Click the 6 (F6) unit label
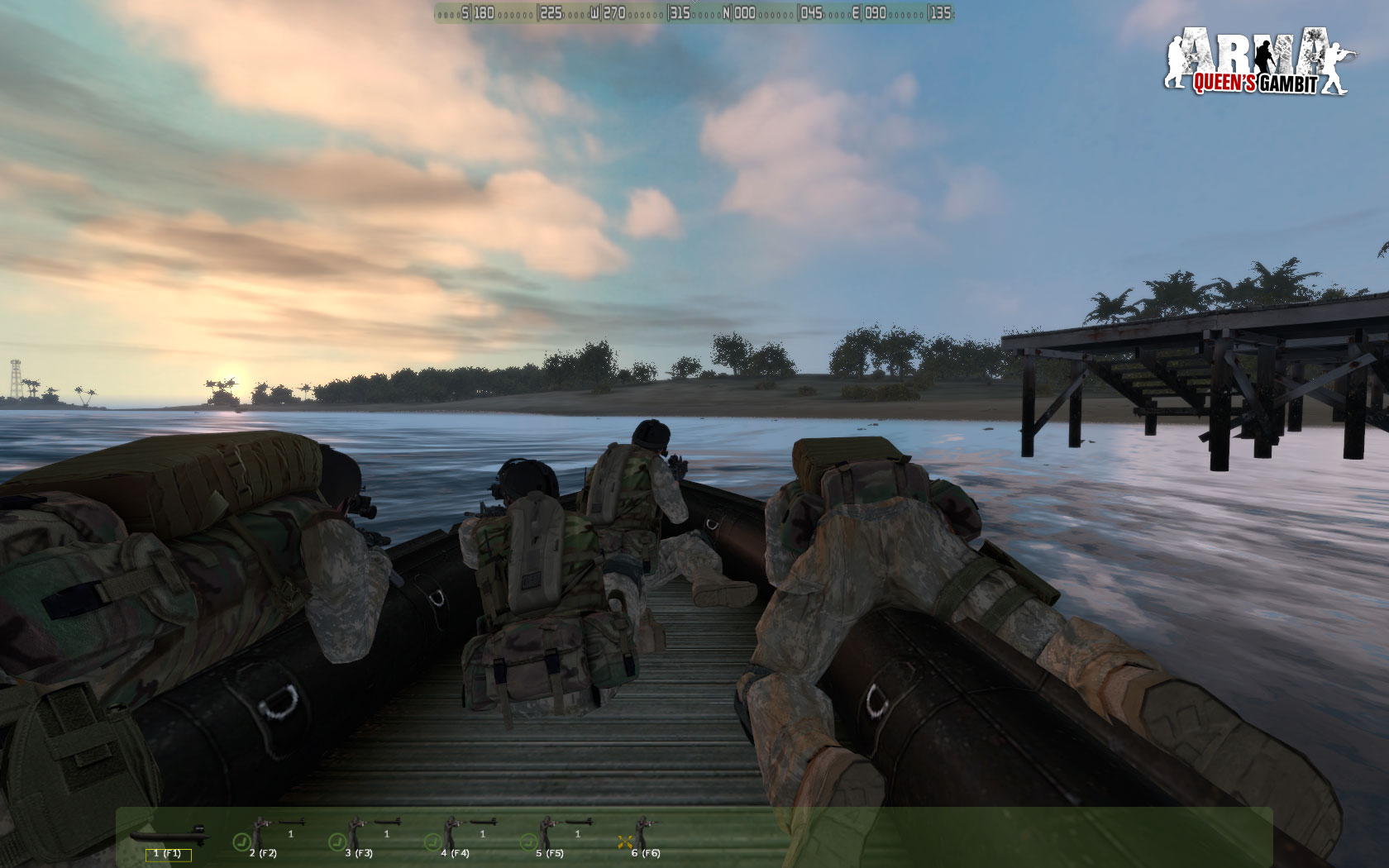The height and width of the screenshot is (868, 1389). tap(645, 853)
